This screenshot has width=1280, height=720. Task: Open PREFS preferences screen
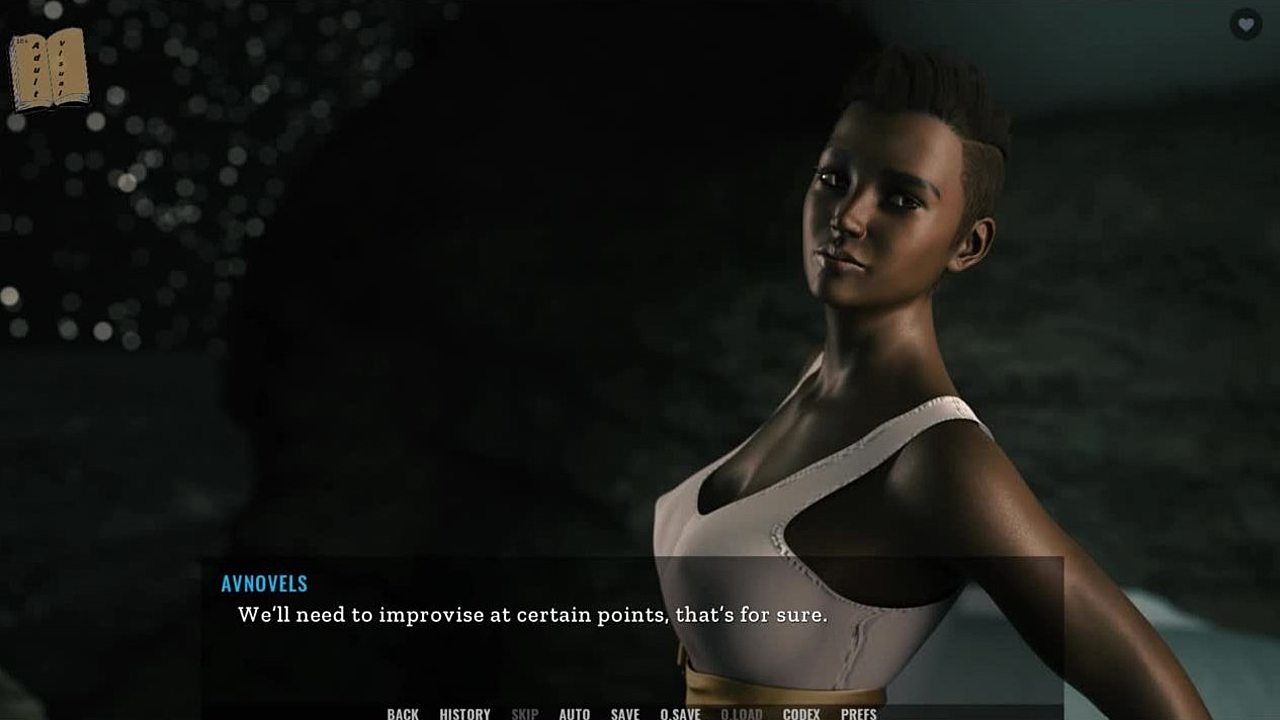[858, 713]
